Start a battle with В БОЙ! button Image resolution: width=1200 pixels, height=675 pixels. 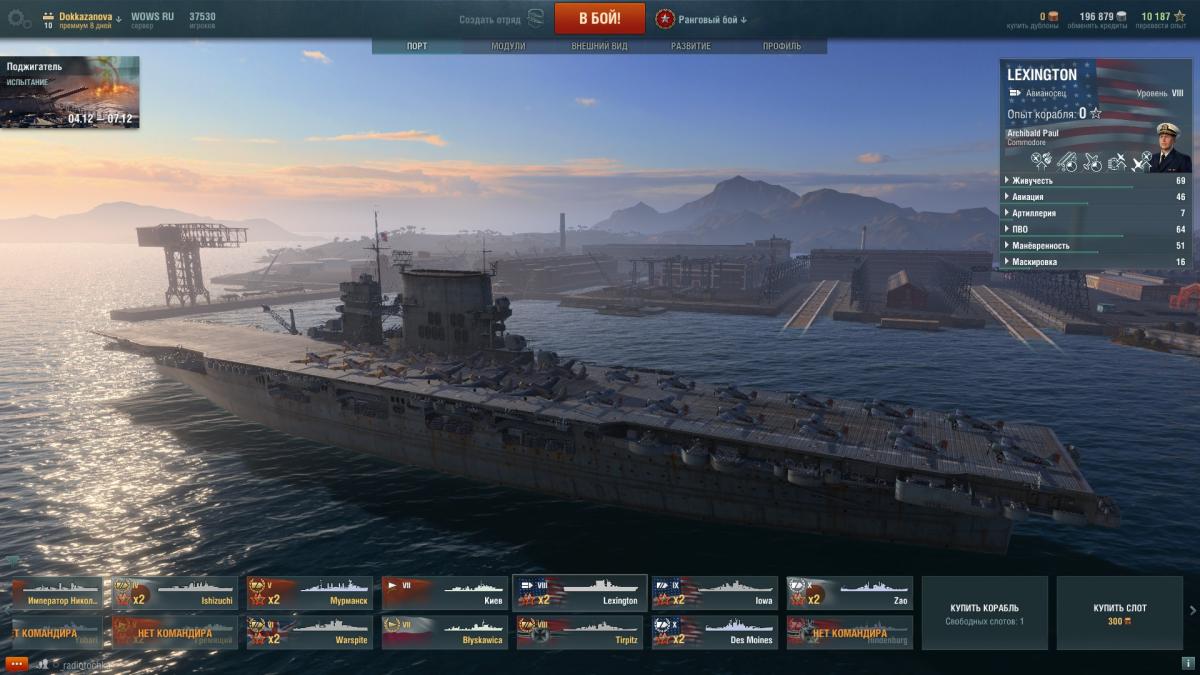tap(599, 18)
